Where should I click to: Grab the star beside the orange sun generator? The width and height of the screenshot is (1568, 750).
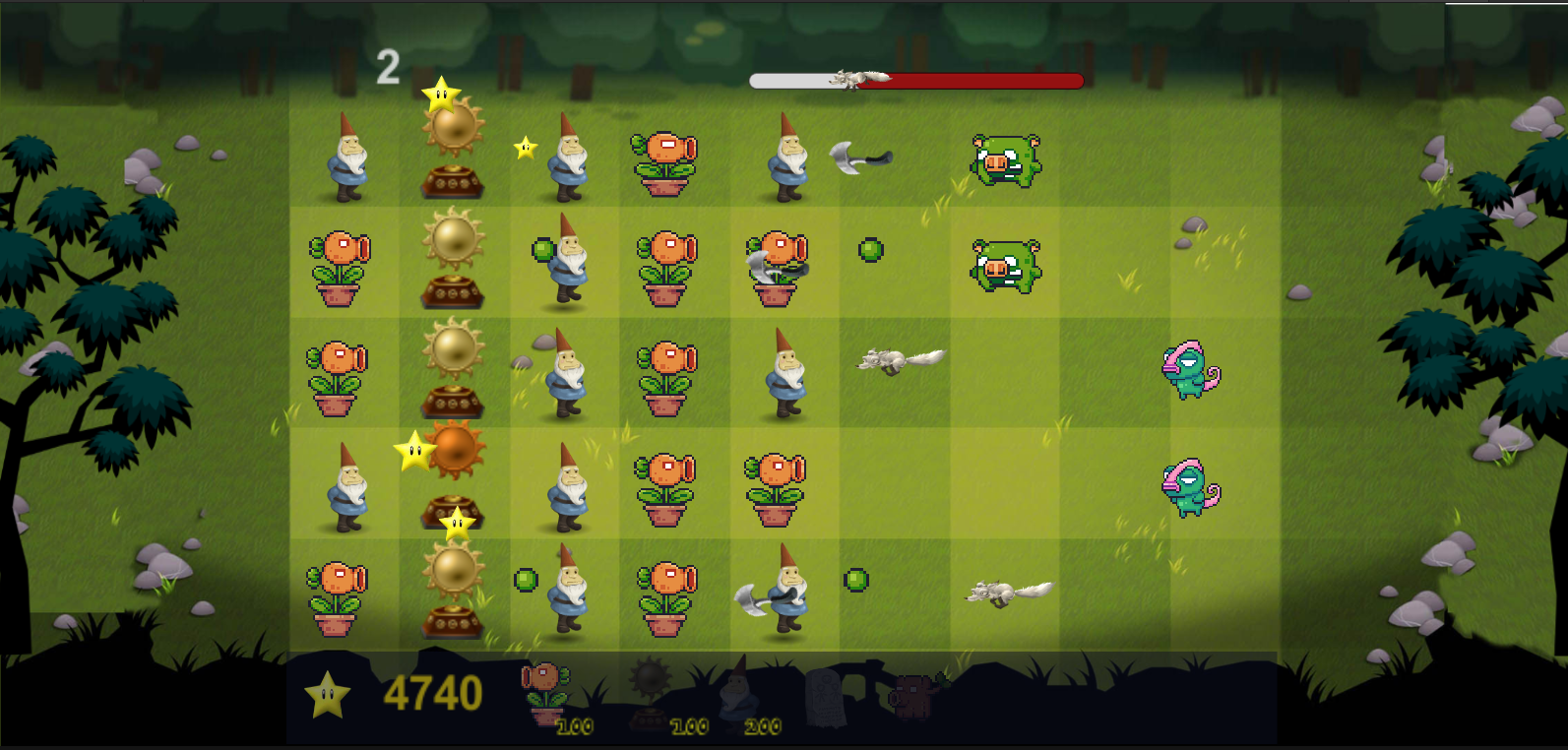tap(412, 452)
